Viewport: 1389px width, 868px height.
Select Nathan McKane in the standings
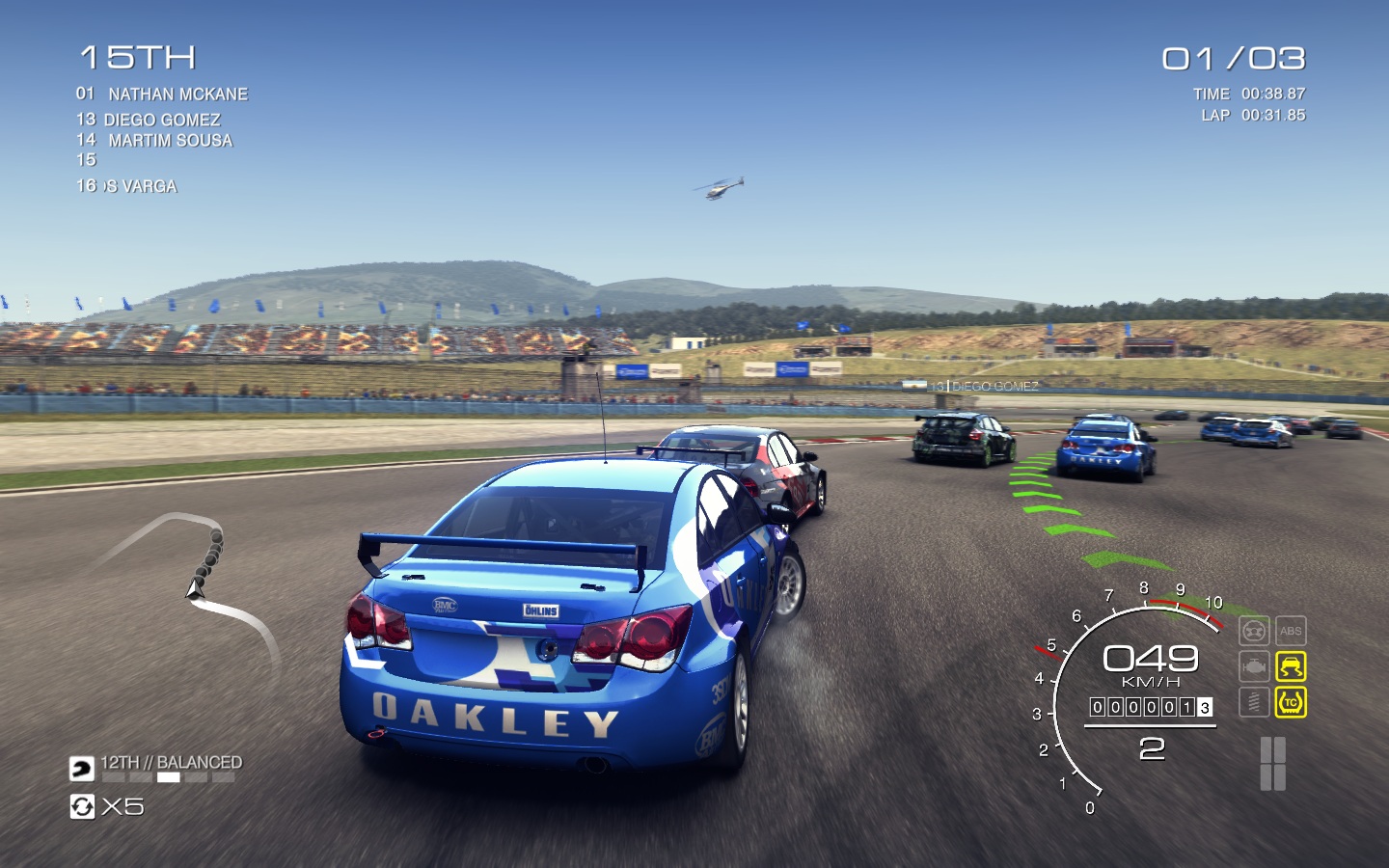pyautogui.click(x=177, y=95)
